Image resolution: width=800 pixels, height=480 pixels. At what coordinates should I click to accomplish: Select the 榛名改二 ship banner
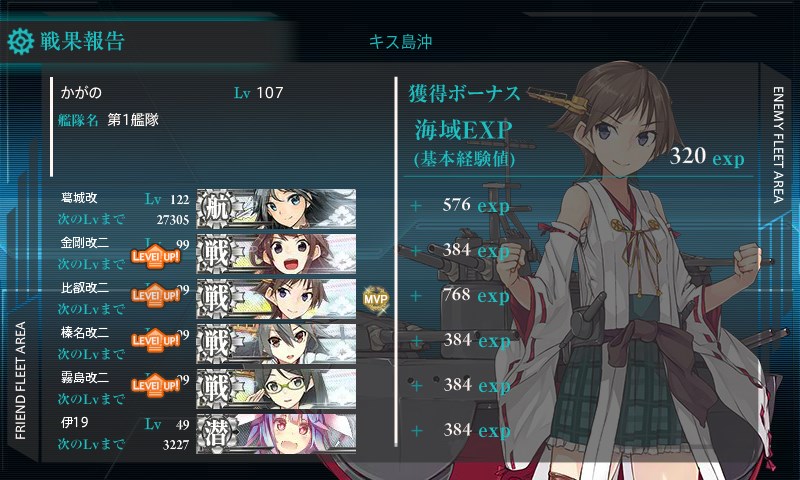coord(276,342)
